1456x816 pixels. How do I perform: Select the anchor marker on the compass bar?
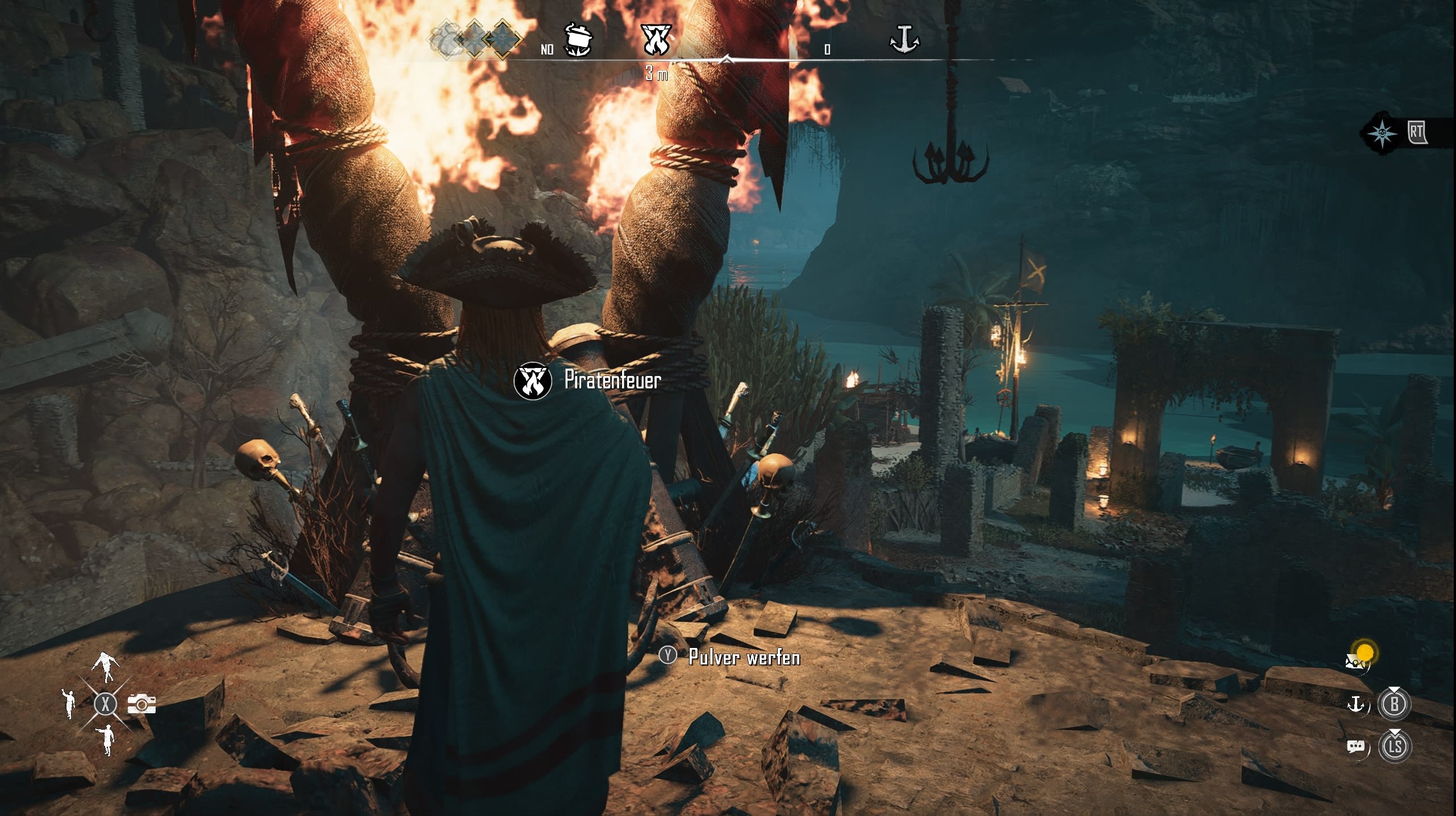click(904, 39)
